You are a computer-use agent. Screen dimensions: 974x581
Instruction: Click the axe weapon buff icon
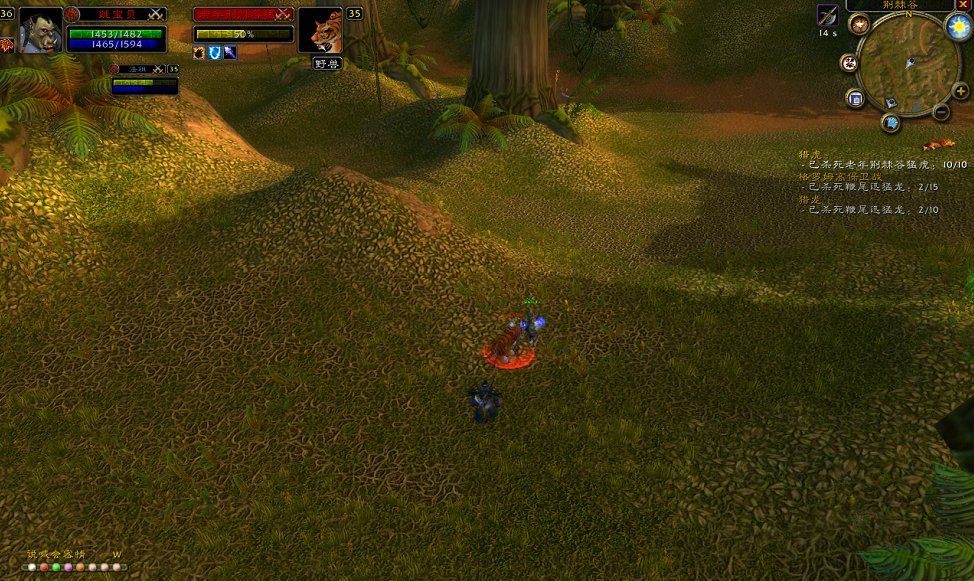tap(827, 15)
